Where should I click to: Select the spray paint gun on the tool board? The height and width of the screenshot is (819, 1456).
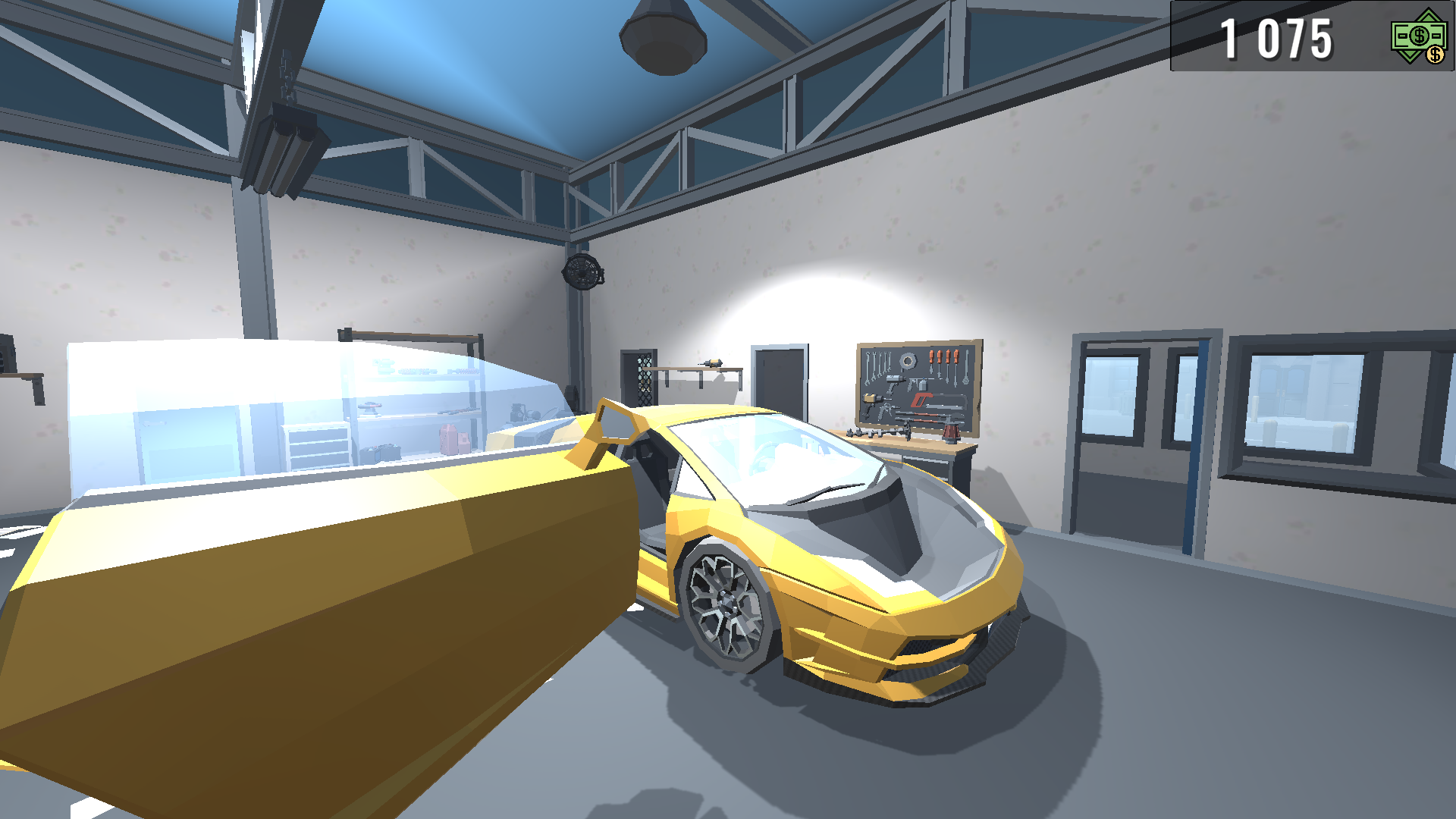(x=920, y=385)
